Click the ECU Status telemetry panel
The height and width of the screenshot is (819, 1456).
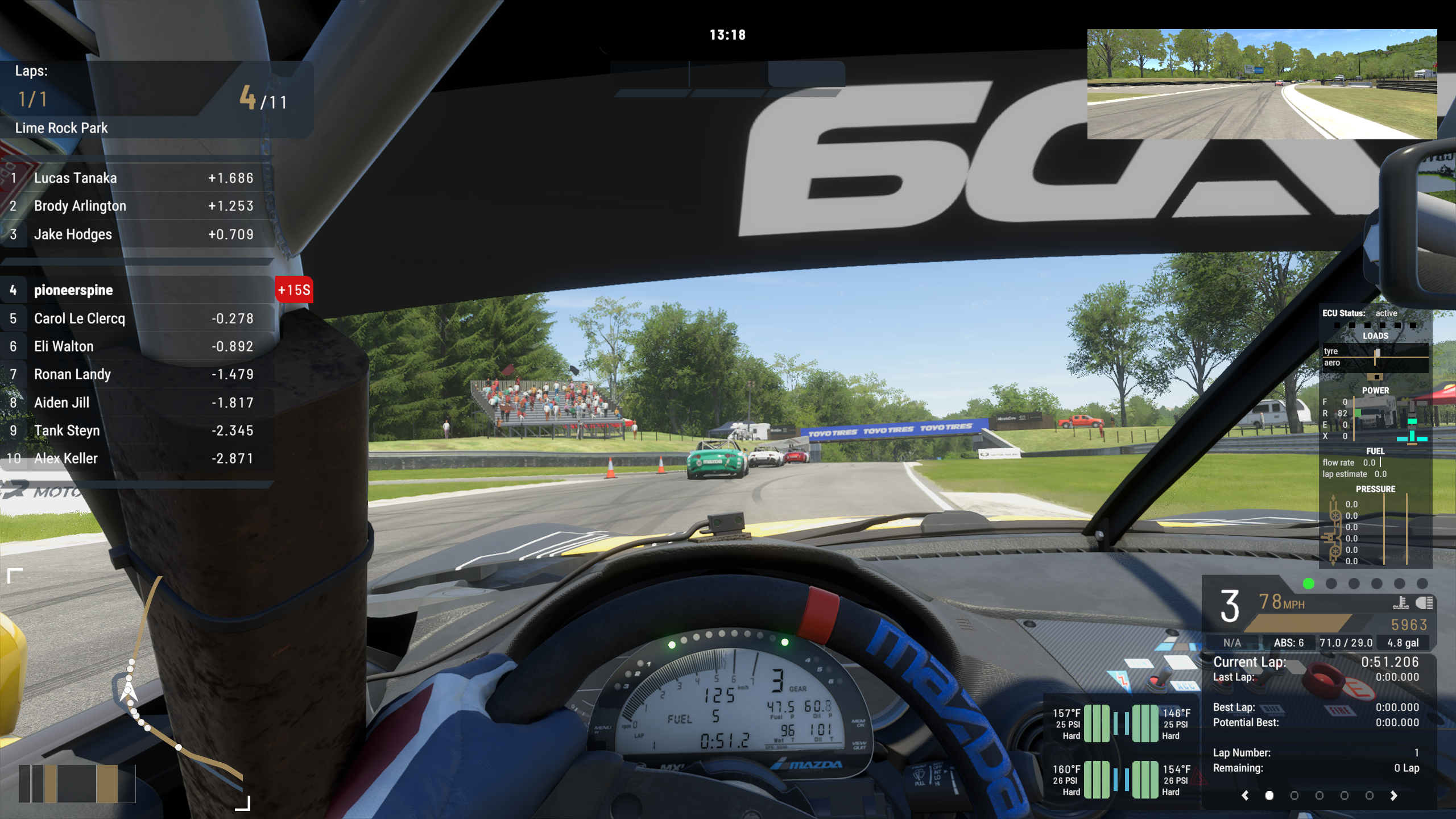click(1375, 438)
